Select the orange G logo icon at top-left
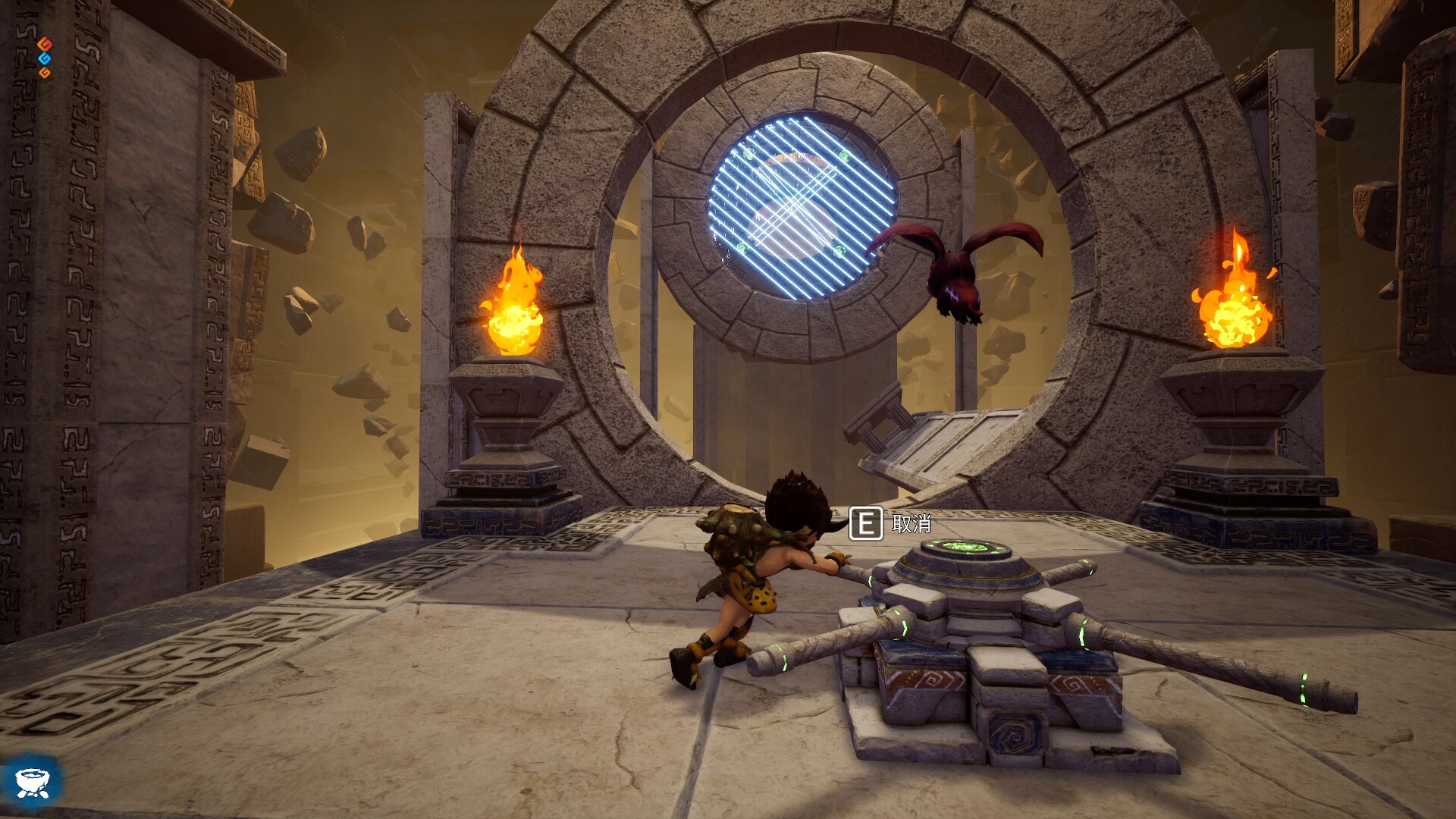This screenshot has height=819, width=1456. [44, 73]
